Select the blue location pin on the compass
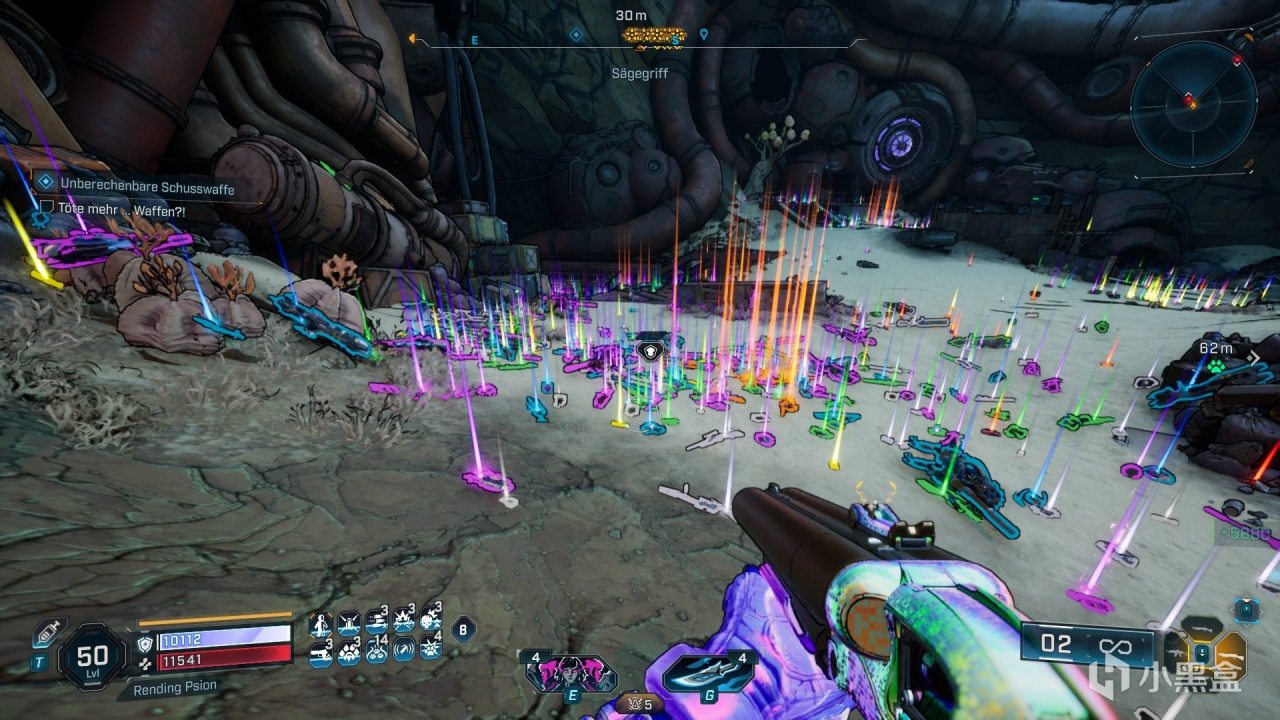1280x720 pixels. [x=704, y=35]
